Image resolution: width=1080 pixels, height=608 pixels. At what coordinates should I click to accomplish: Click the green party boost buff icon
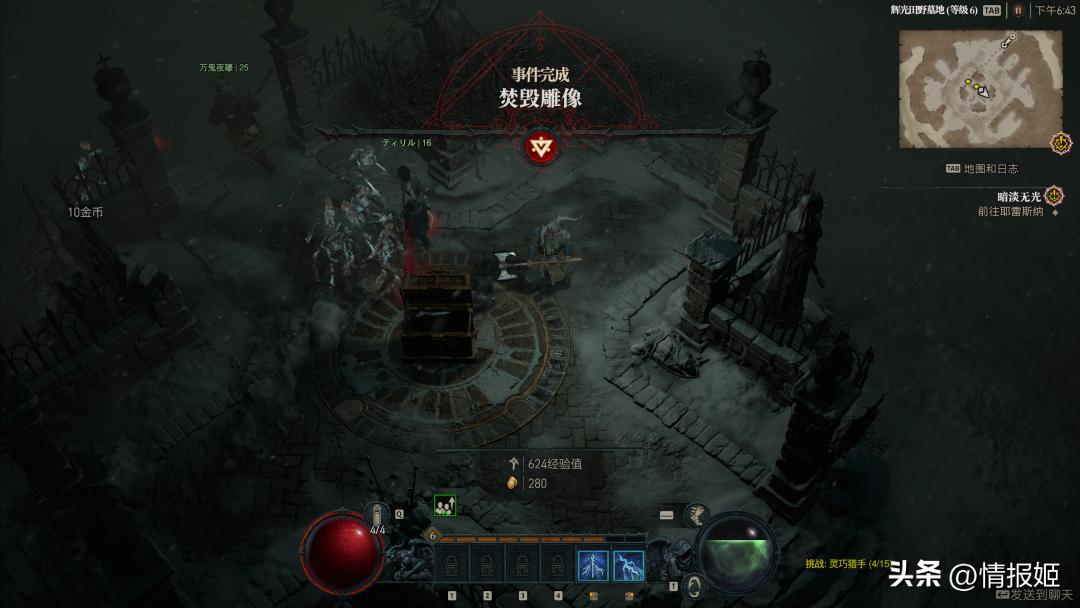pyautogui.click(x=445, y=506)
